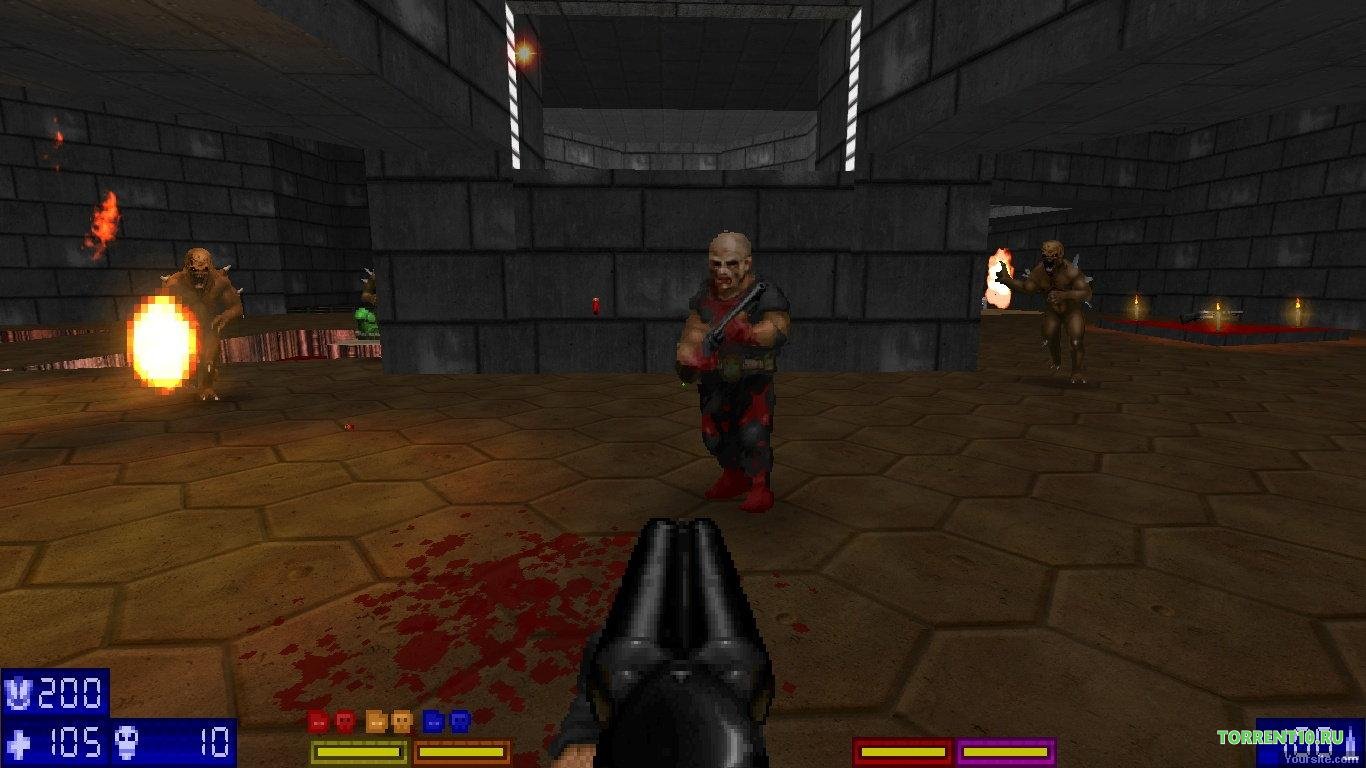This screenshot has width=1366, height=768.
Task: Select the red keycard icon
Action: [317, 721]
